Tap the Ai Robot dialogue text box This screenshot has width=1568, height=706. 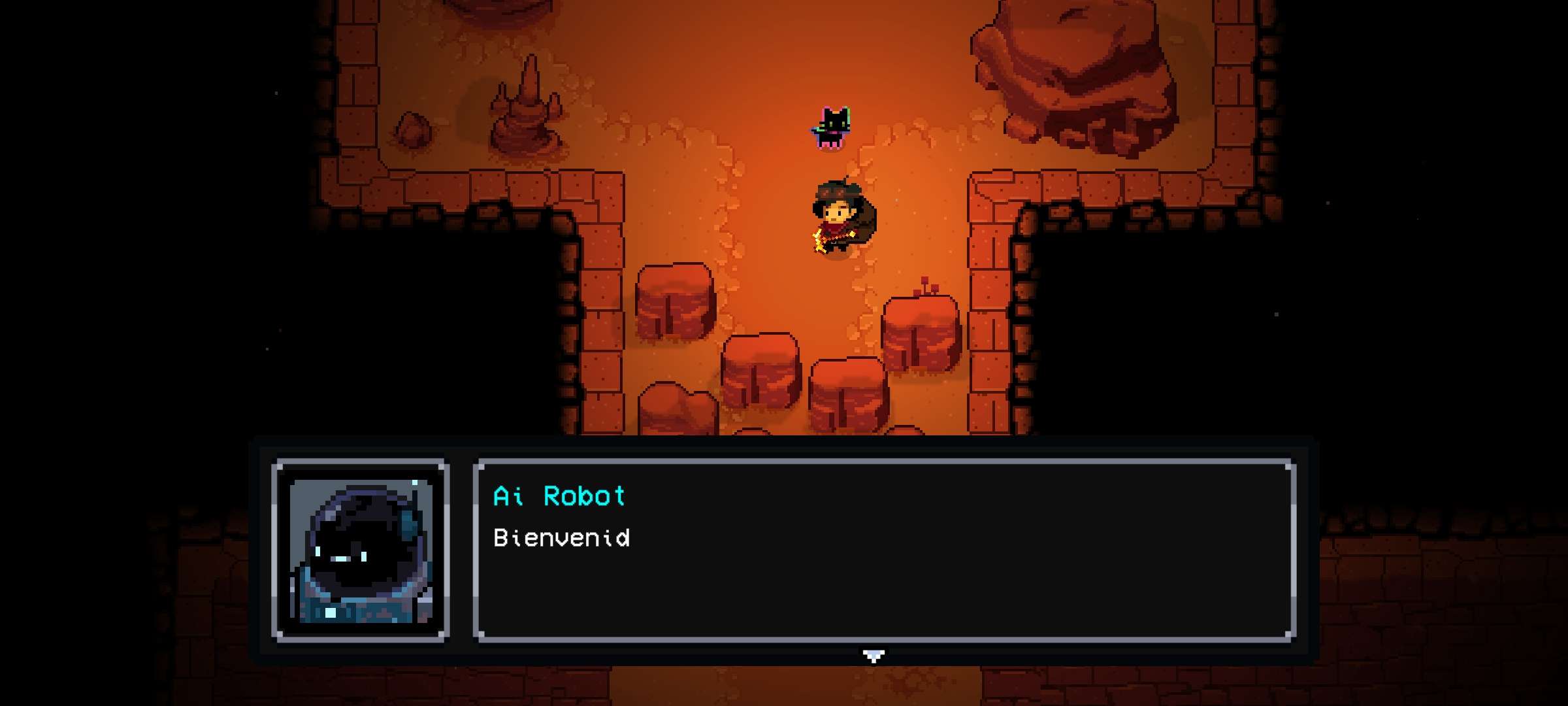tap(885, 550)
